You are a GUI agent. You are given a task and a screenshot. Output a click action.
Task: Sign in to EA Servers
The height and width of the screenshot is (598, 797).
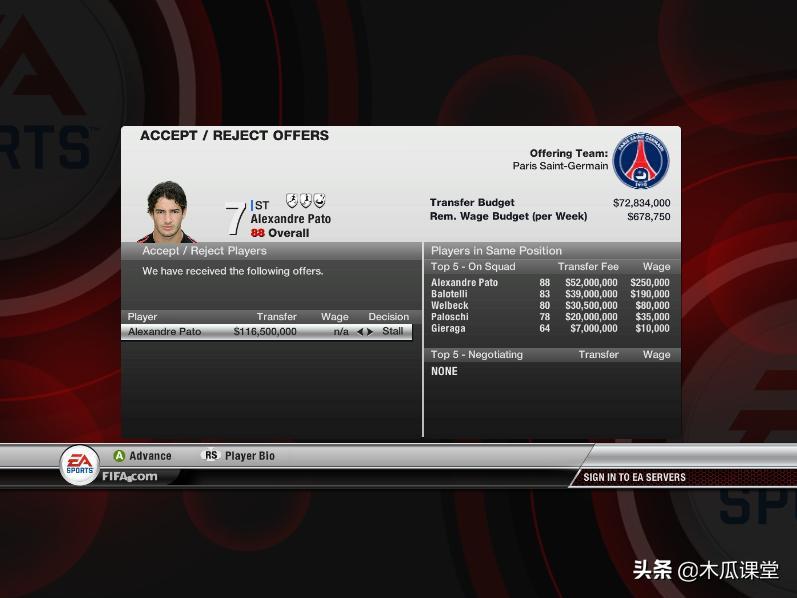click(x=634, y=478)
